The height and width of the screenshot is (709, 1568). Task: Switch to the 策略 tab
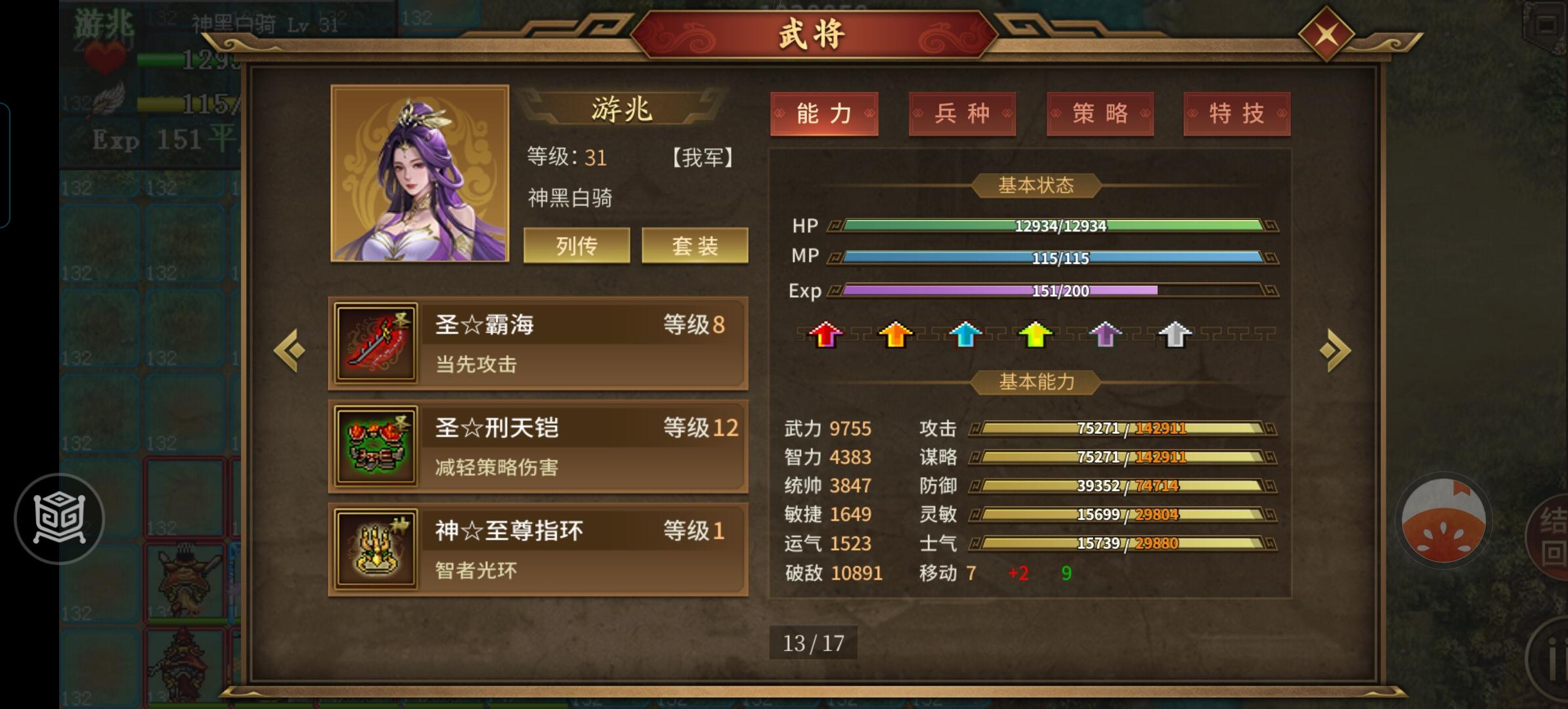tap(1100, 114)
